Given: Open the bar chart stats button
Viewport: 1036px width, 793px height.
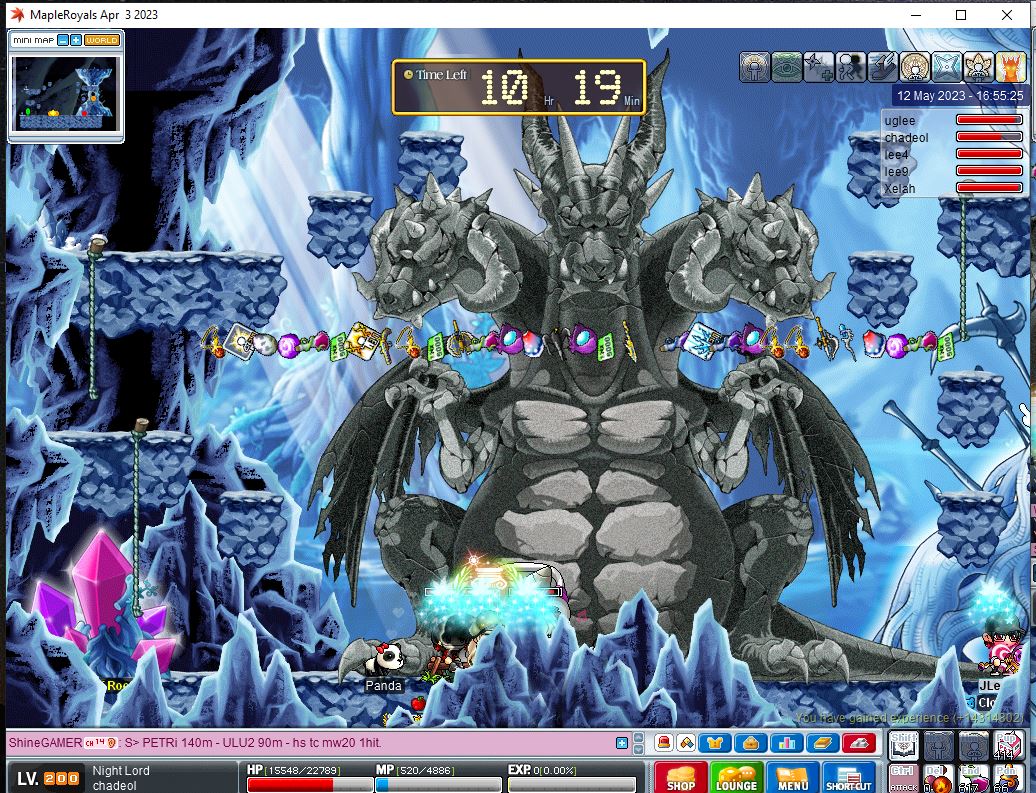Looking at the screenshot, I should [x=785, y=743].
